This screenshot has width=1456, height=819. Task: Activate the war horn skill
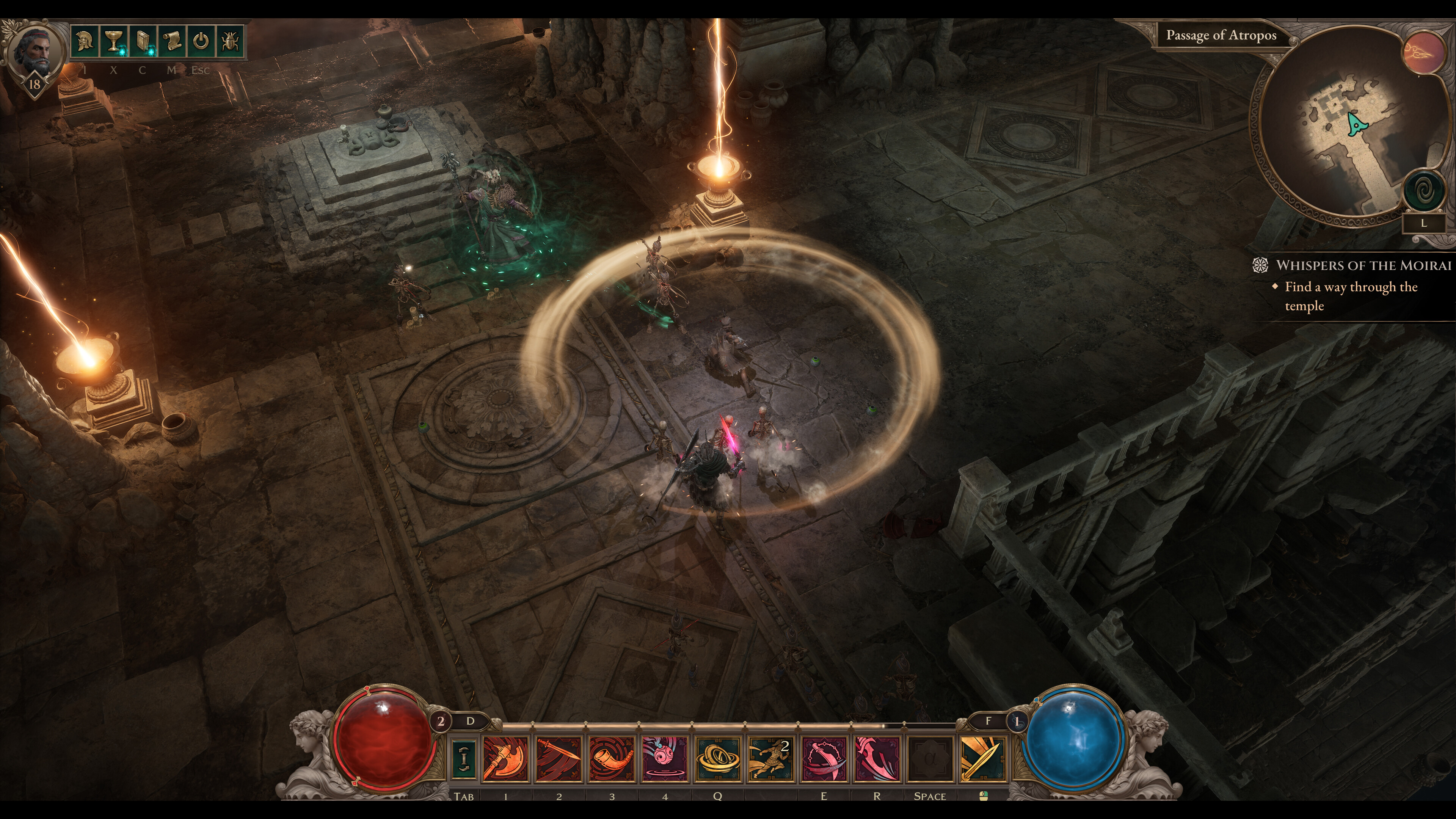[612, 758]
